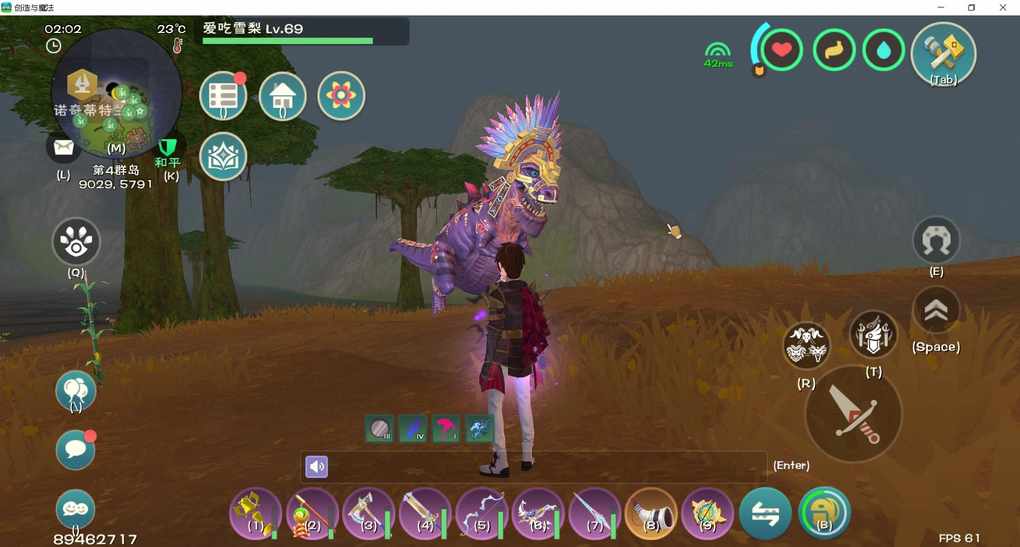Swap hotbar with the arrows button
This screenshot has height=547, width=1020.
[x=765, y=512]
